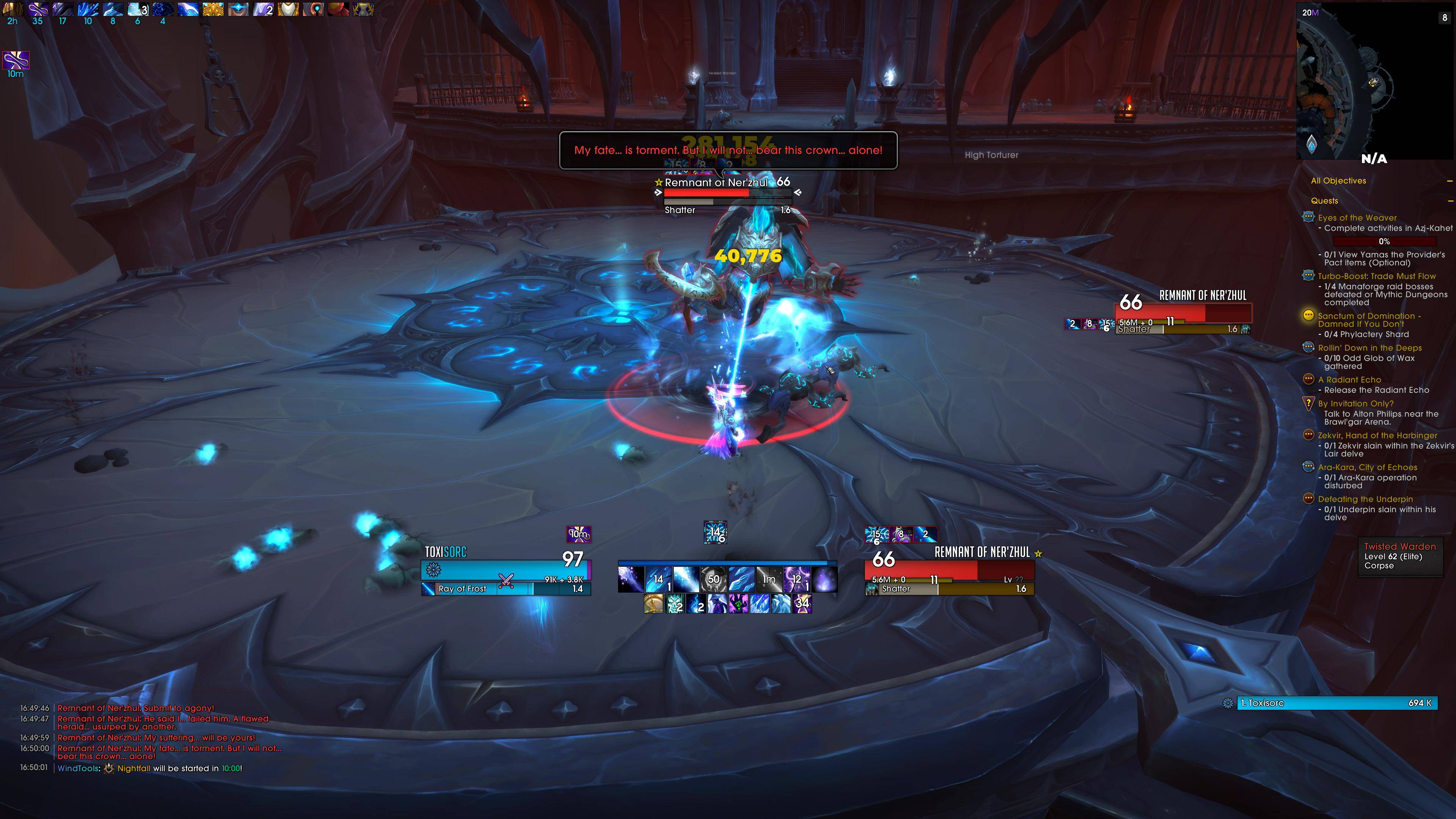Image resolution: width=1456 pixels, height=819 pixels.
Task: Select the Rollin' Down in the Deeps quest
Action: click(x=1370, y=348)
